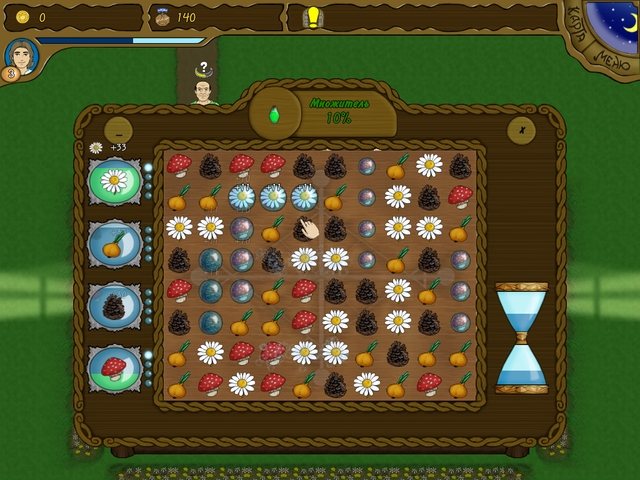Open the Карта map button
The width and height of the screenshot is (640, 480).
click(579, 33)
